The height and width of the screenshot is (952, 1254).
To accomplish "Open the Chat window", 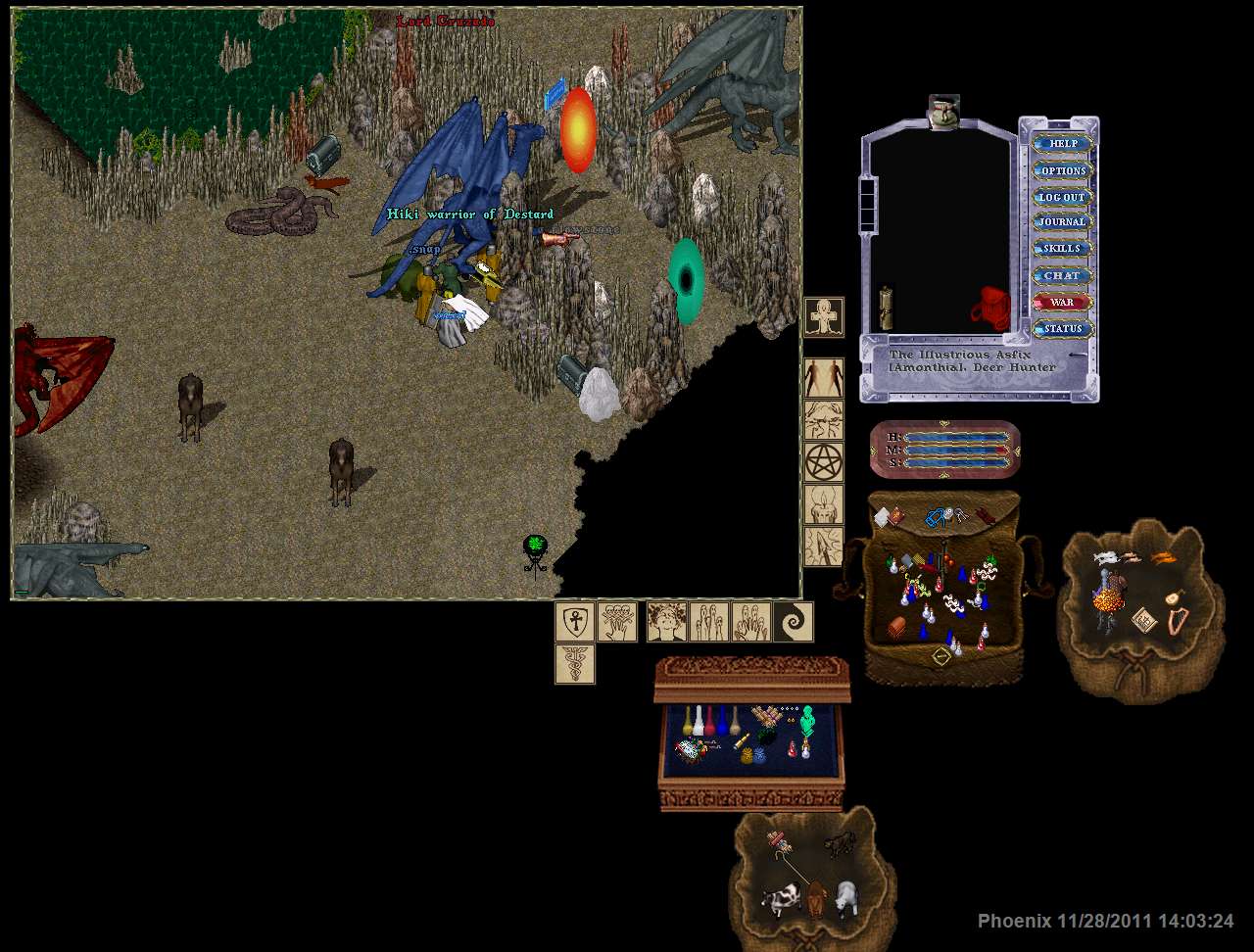I will (1063, 275).
